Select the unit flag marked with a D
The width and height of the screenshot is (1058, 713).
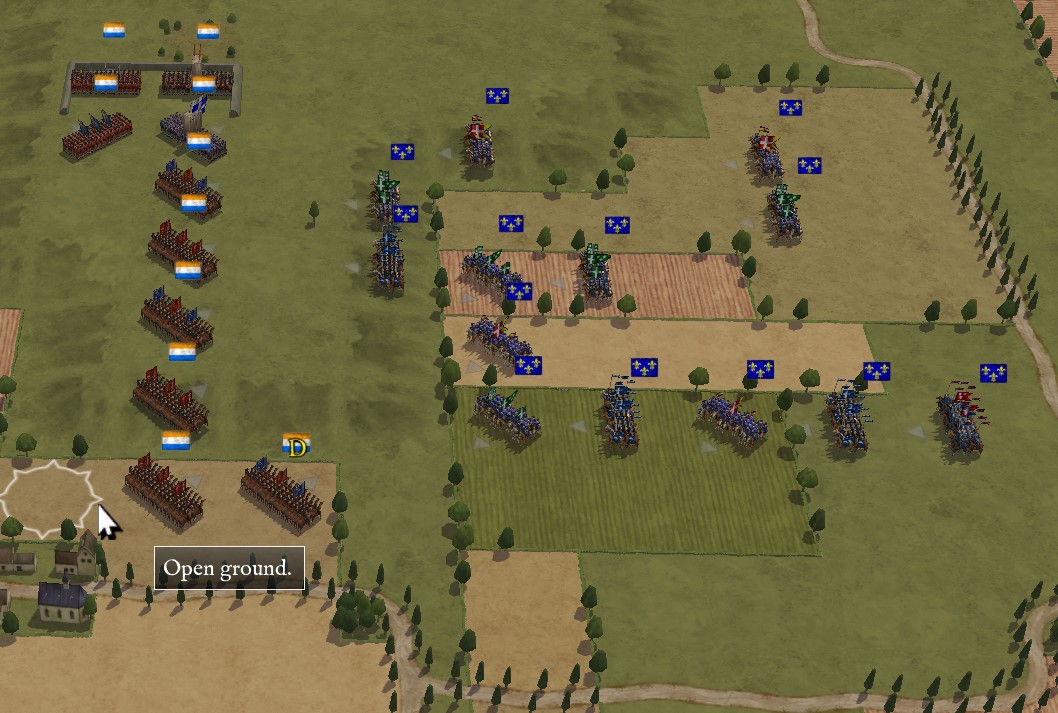point(296,445)
